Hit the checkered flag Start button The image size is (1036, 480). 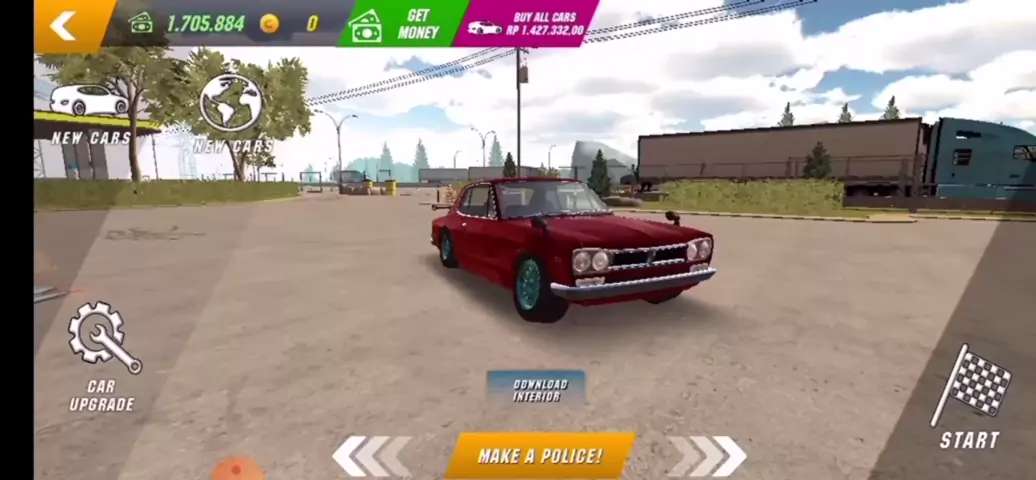tap(970, 398)
